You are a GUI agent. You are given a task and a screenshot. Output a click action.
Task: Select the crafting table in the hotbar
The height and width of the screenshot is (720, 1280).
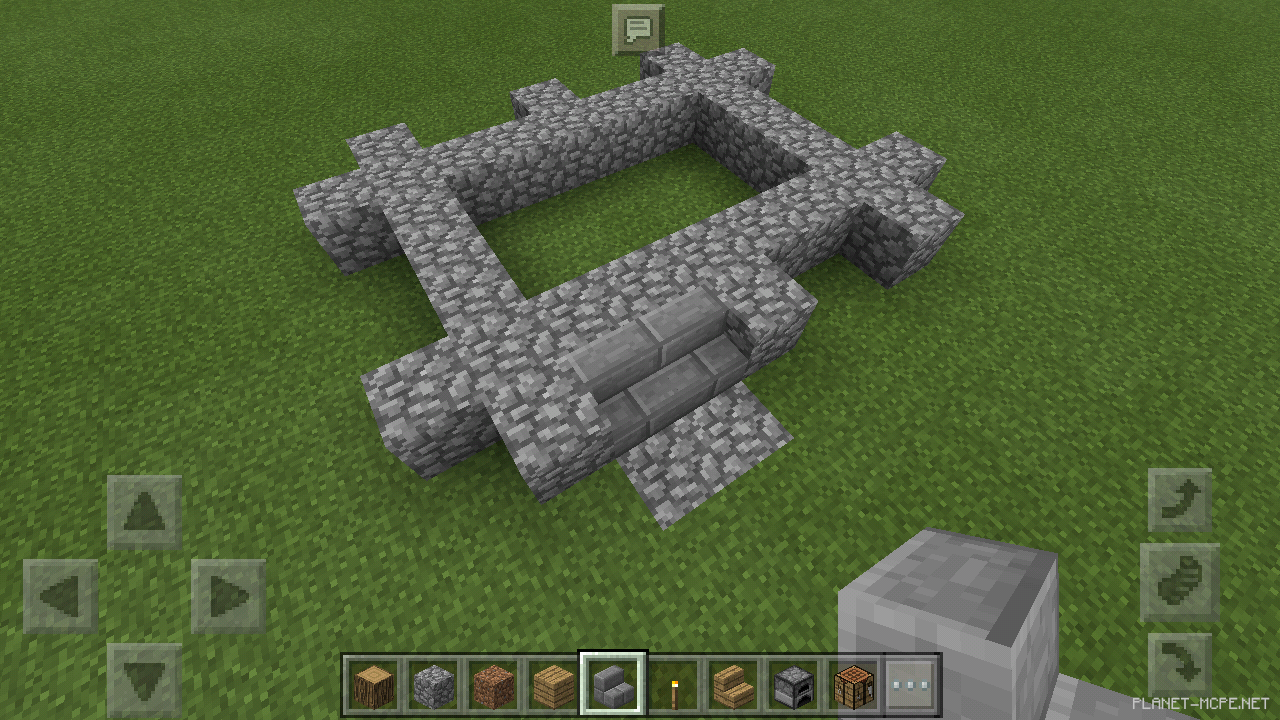tap(853, 685)
